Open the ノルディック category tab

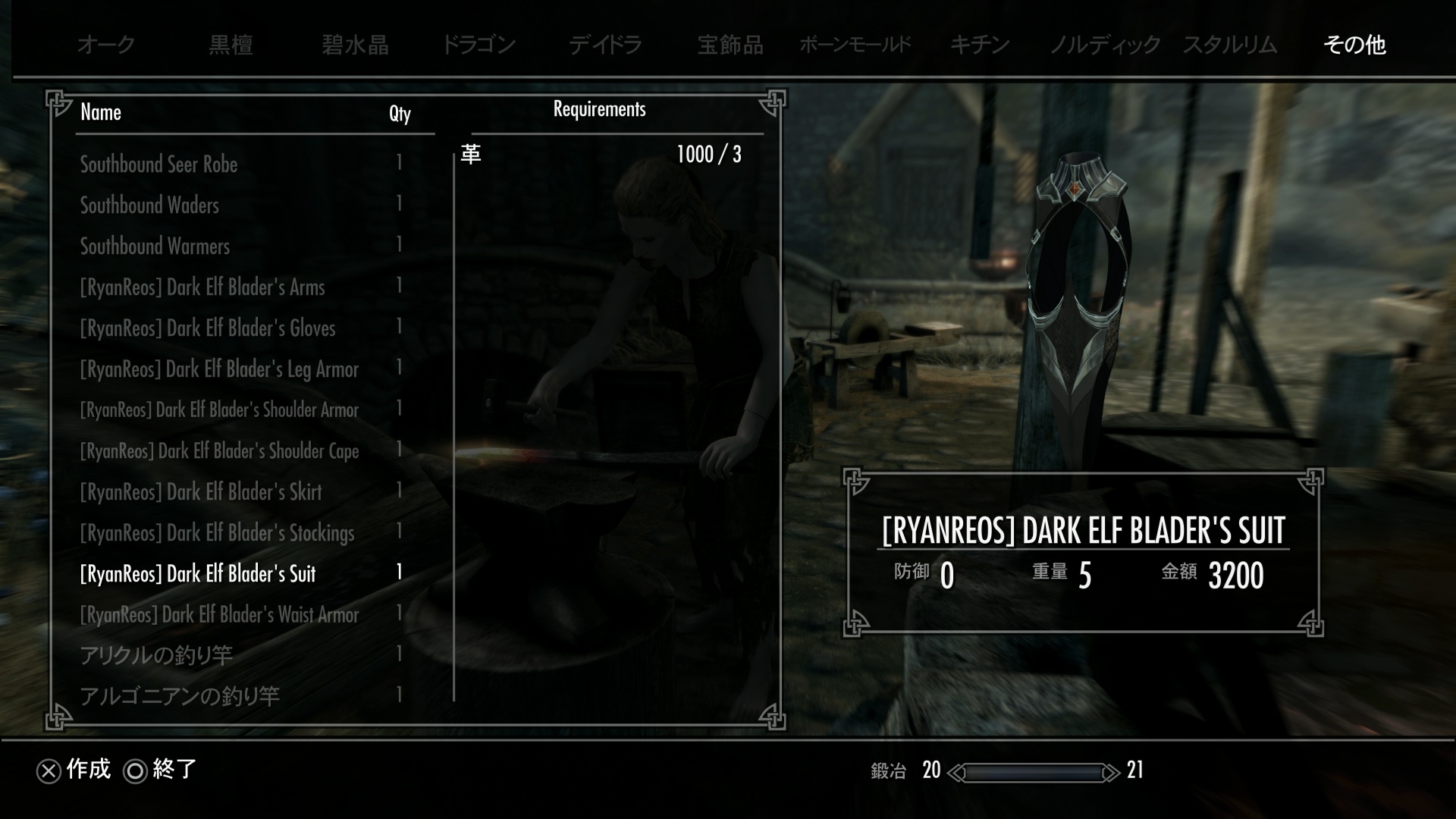click(x=1105, y=45)
